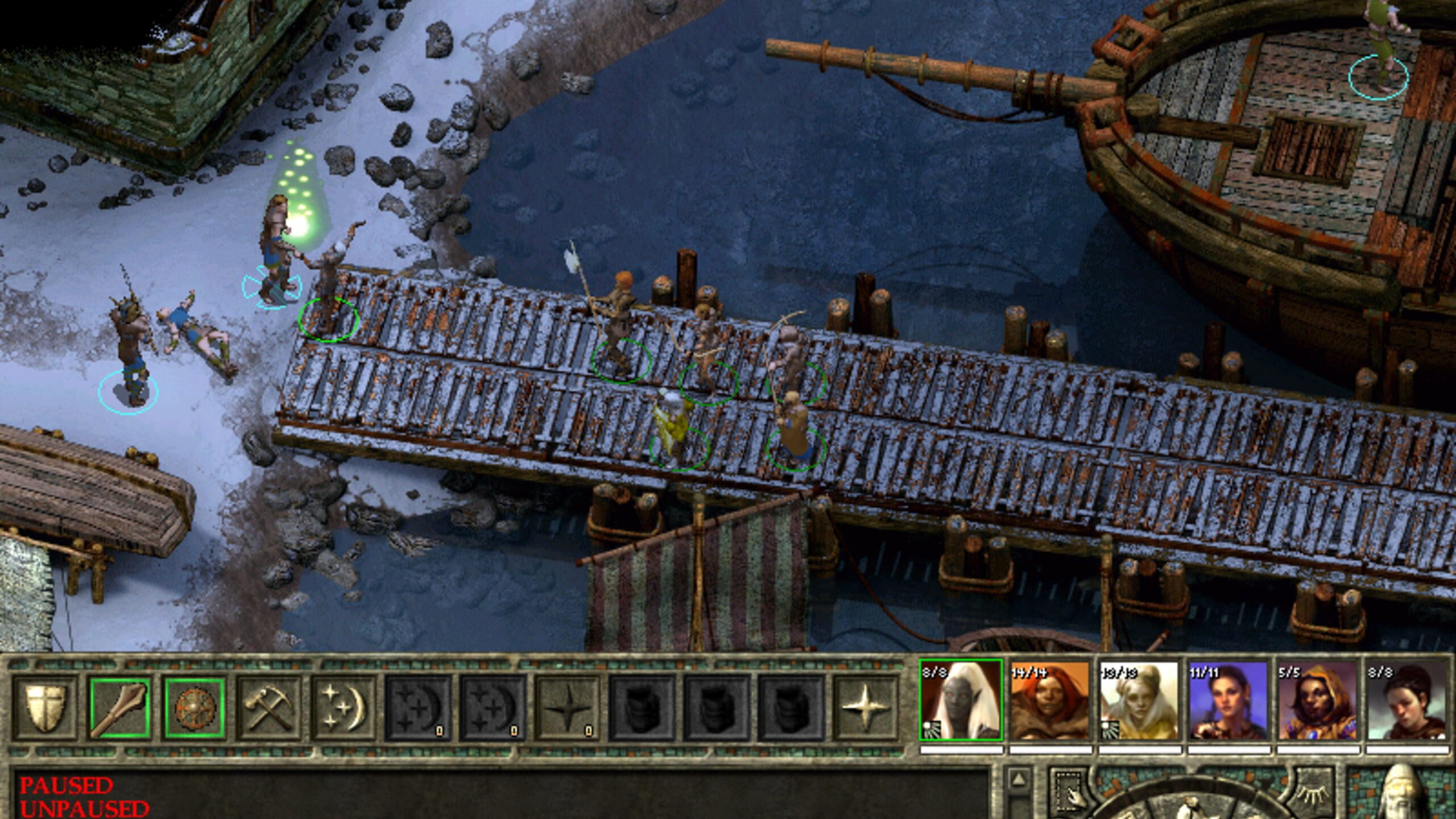Pick the hooded character portrait with 5/5
Screen dimensions: 1456x819
[x=1317, y=701]
